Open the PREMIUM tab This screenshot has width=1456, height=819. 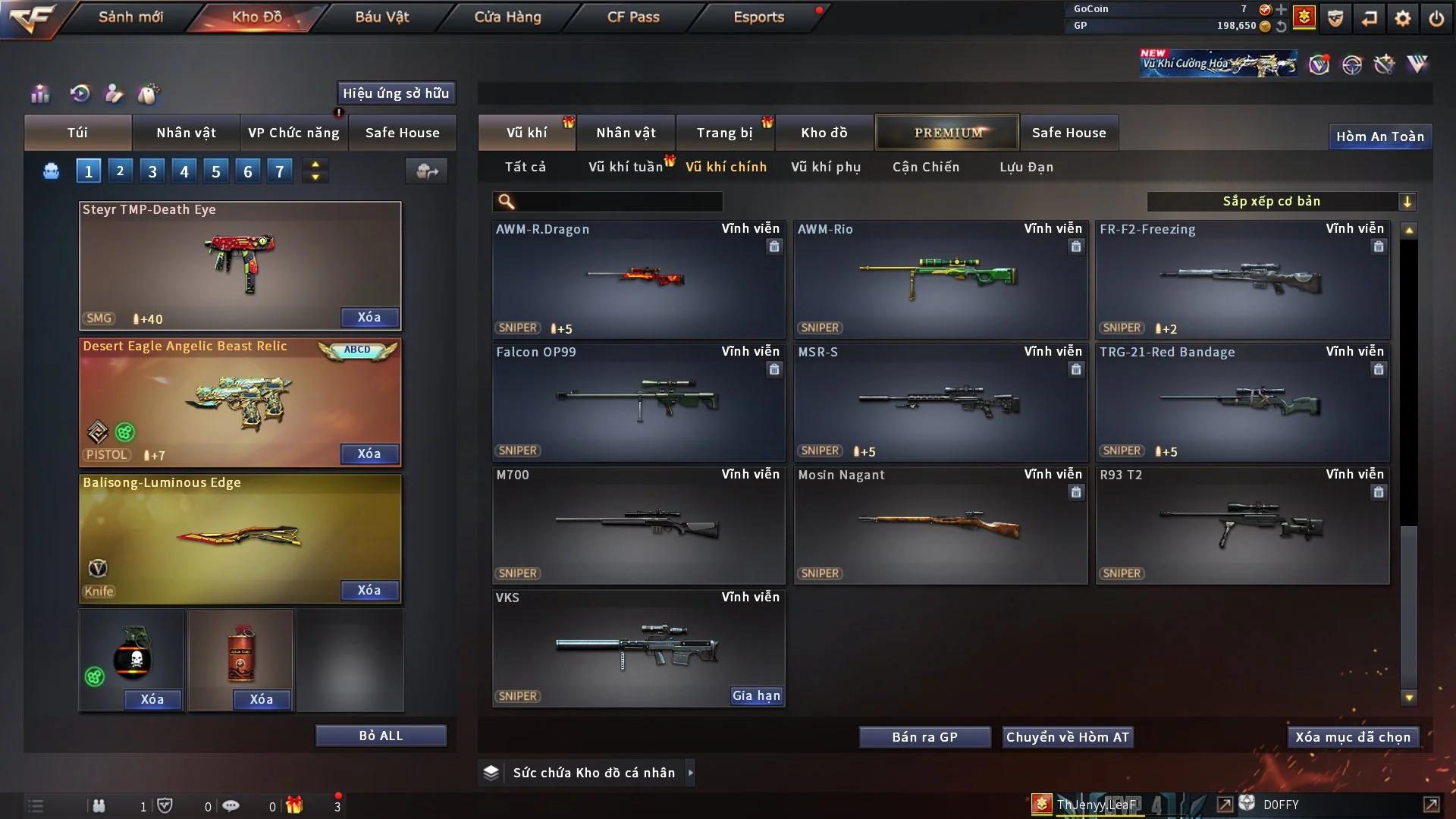pyautogui.click(x=947, y=133)
